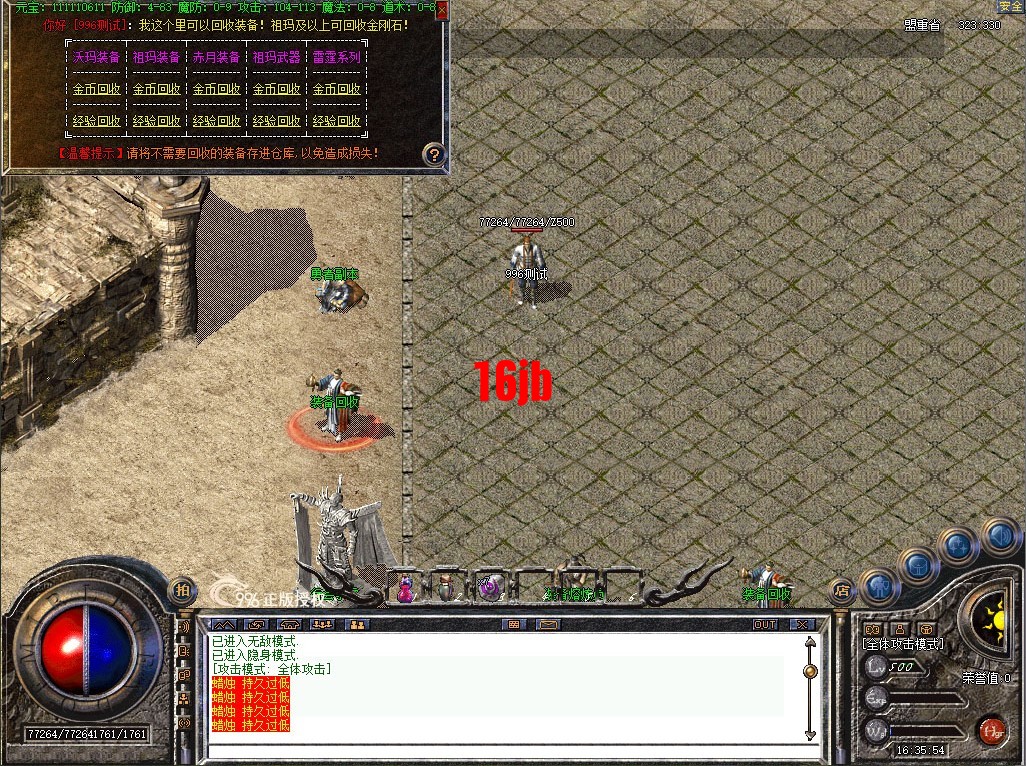
Task: Toggle the 全体攻击模式 attack mode label
Action: [903, 644]
